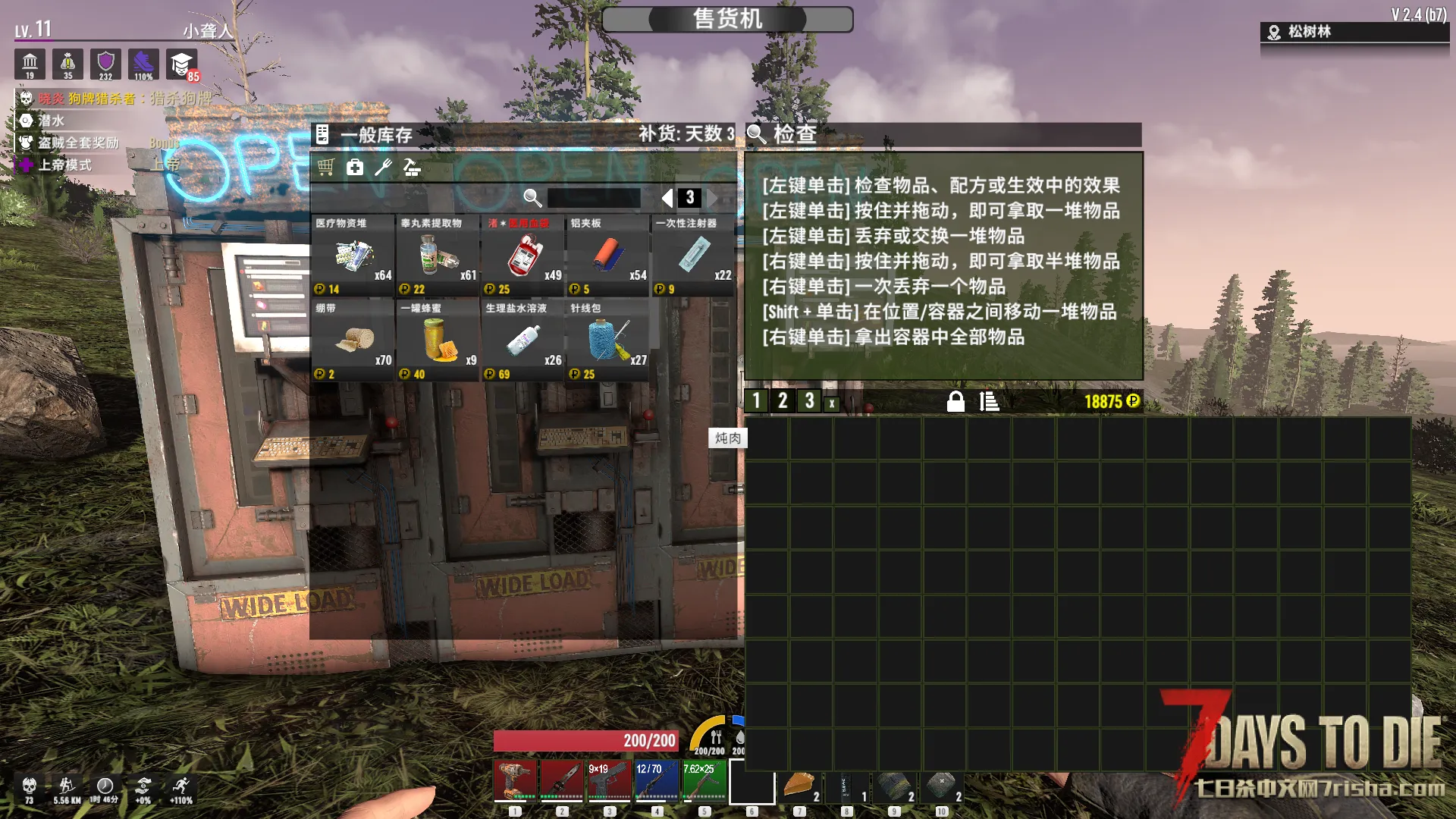This screenshot has width=1456, height=819.
Task: Sort the backpack inventory
Action: tap(989, 401)
